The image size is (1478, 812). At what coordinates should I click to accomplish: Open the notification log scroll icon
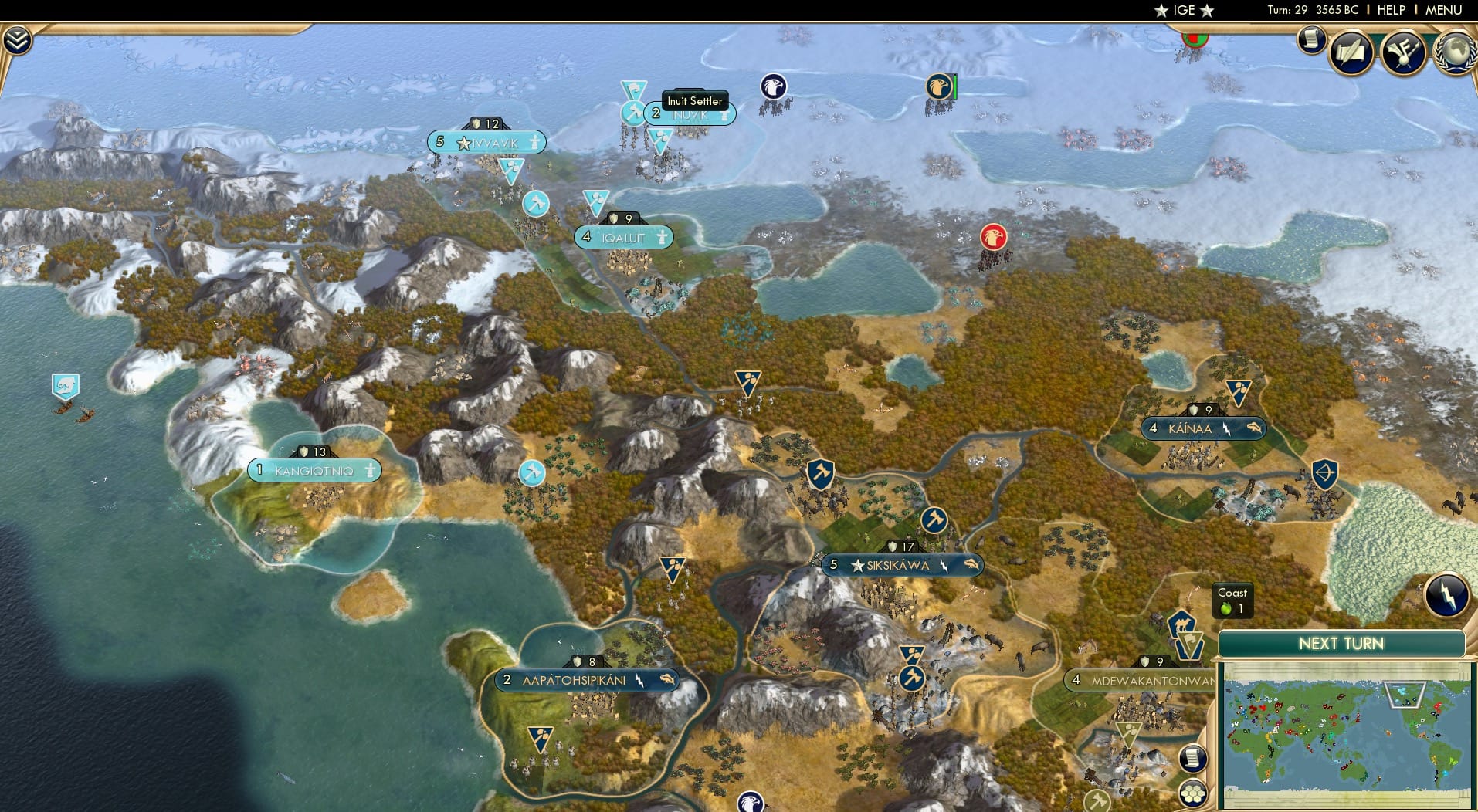1310,40
